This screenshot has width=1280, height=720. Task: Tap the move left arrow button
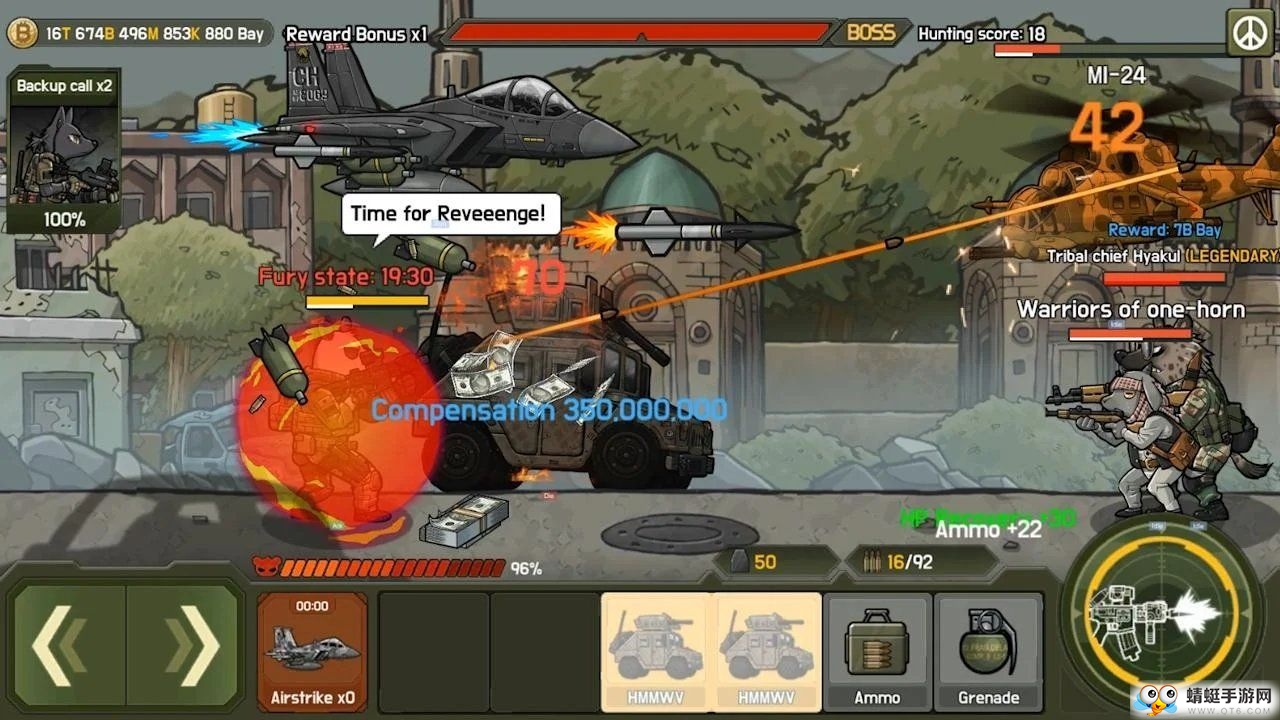coord(68,646)
